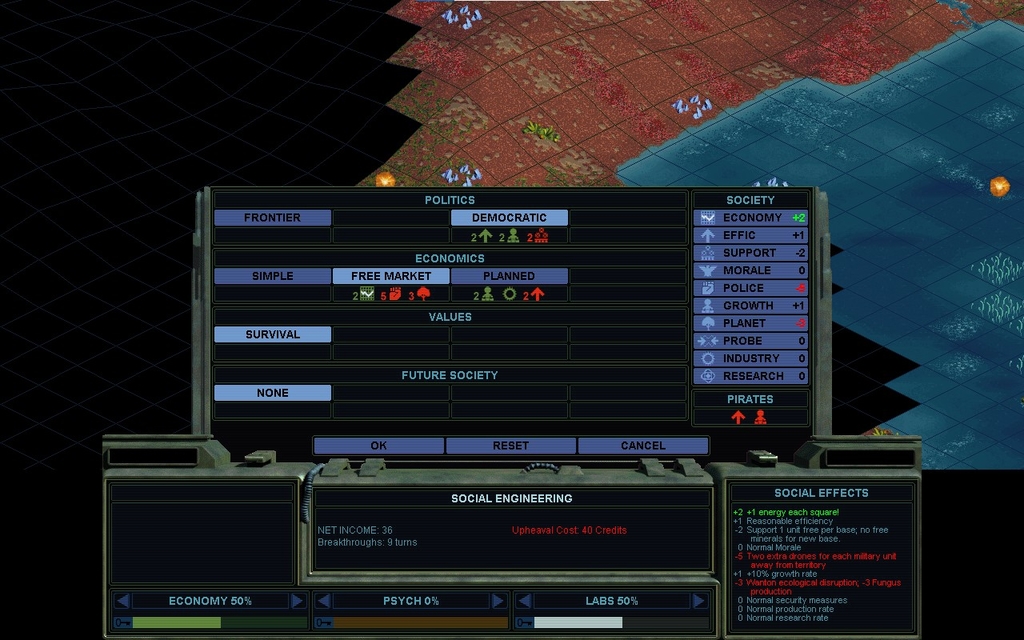
Task: Cancel the social engineering changes
Action: [642, 446]
